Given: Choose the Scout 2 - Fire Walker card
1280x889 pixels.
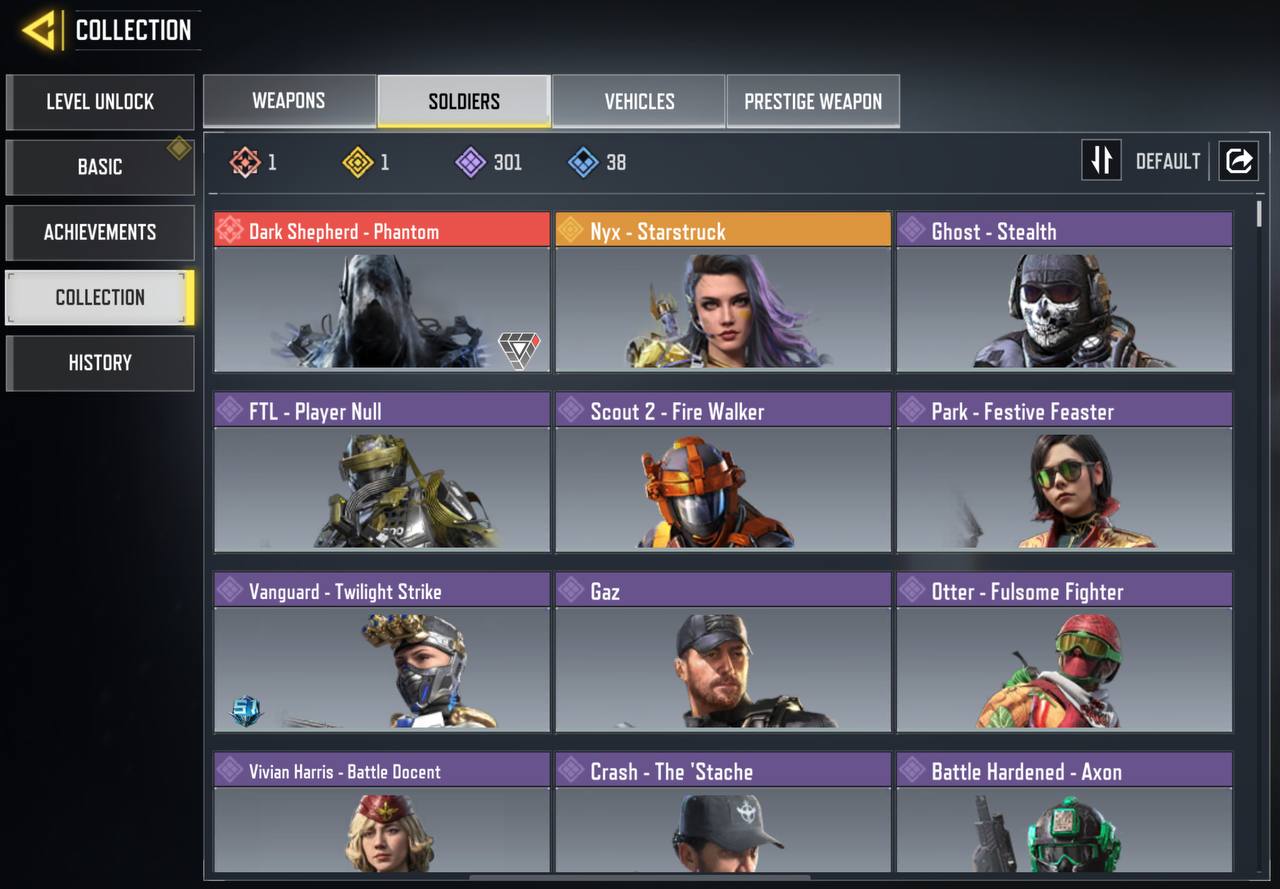Looking at the screenshot, I should (723, 471).
